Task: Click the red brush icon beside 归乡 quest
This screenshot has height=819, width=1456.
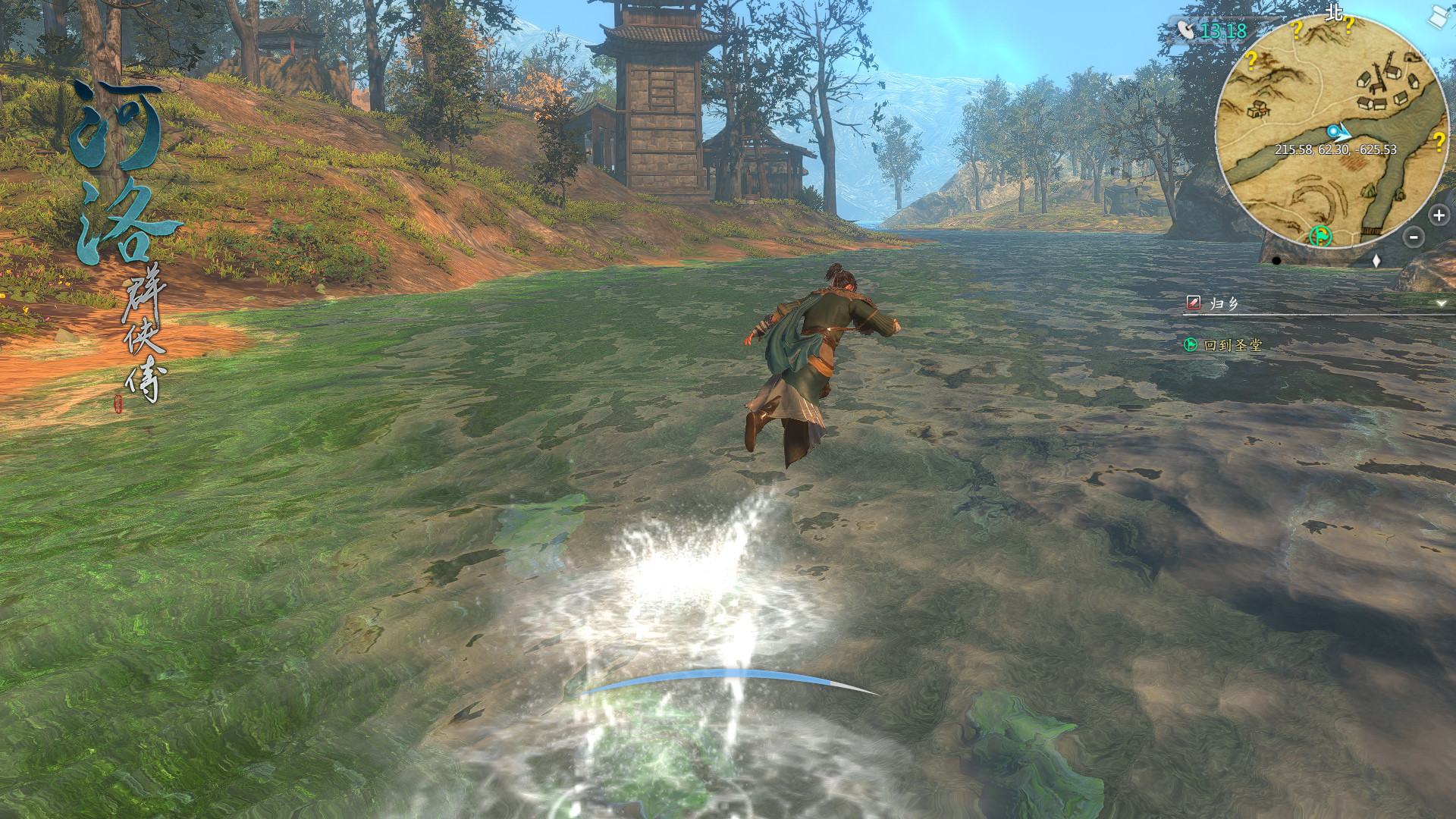Action: [1193, 302]
